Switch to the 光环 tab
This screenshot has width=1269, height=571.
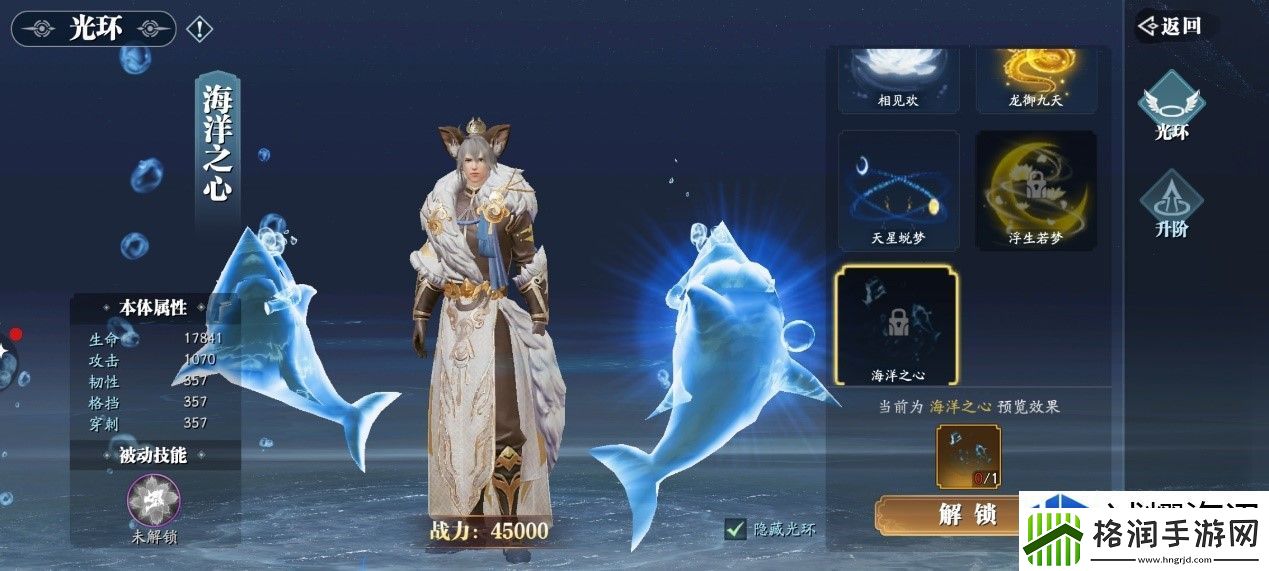click(x=1171, y=105)
